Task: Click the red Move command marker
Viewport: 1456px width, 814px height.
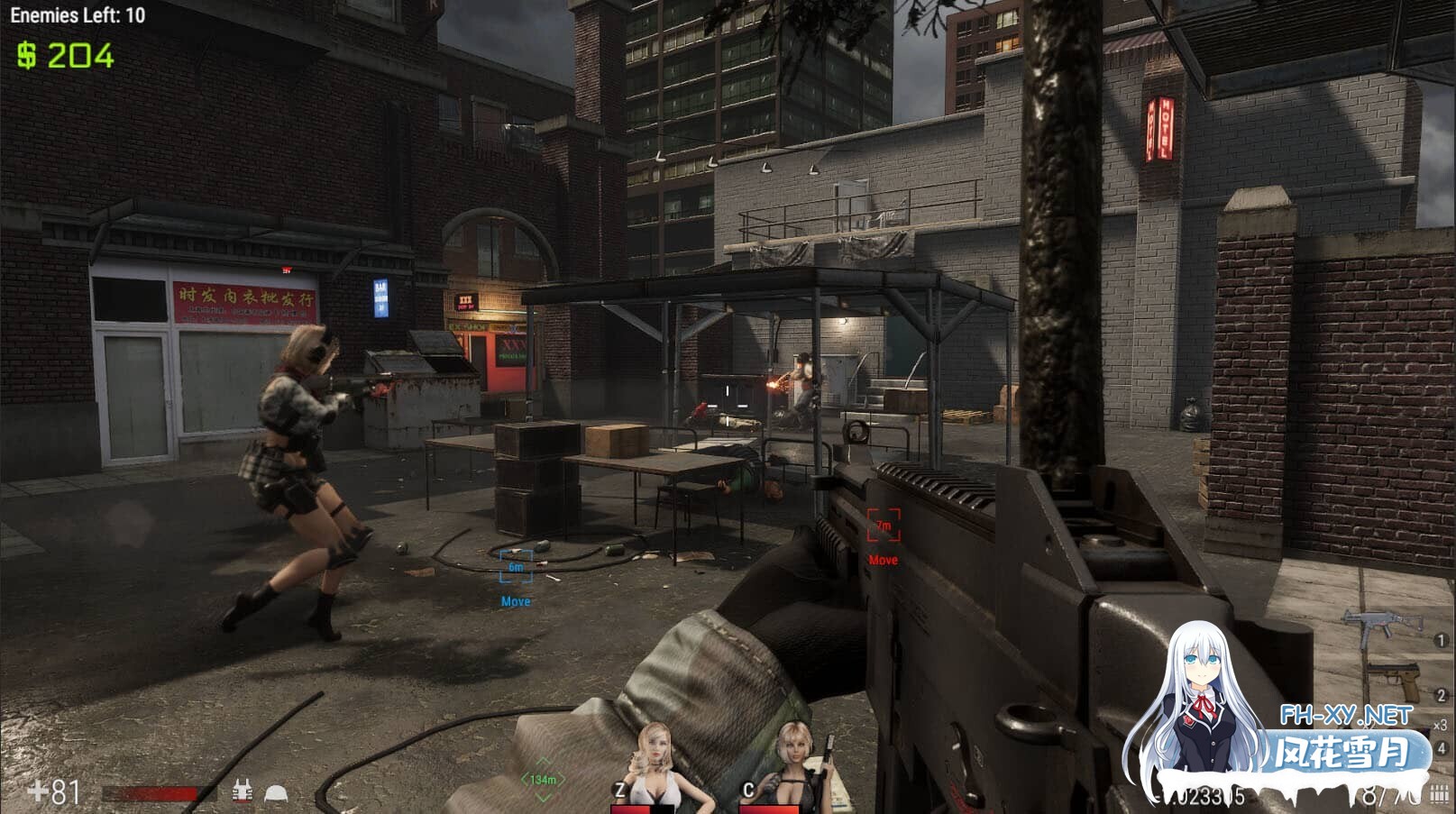Action: click(x=884, y=526)
